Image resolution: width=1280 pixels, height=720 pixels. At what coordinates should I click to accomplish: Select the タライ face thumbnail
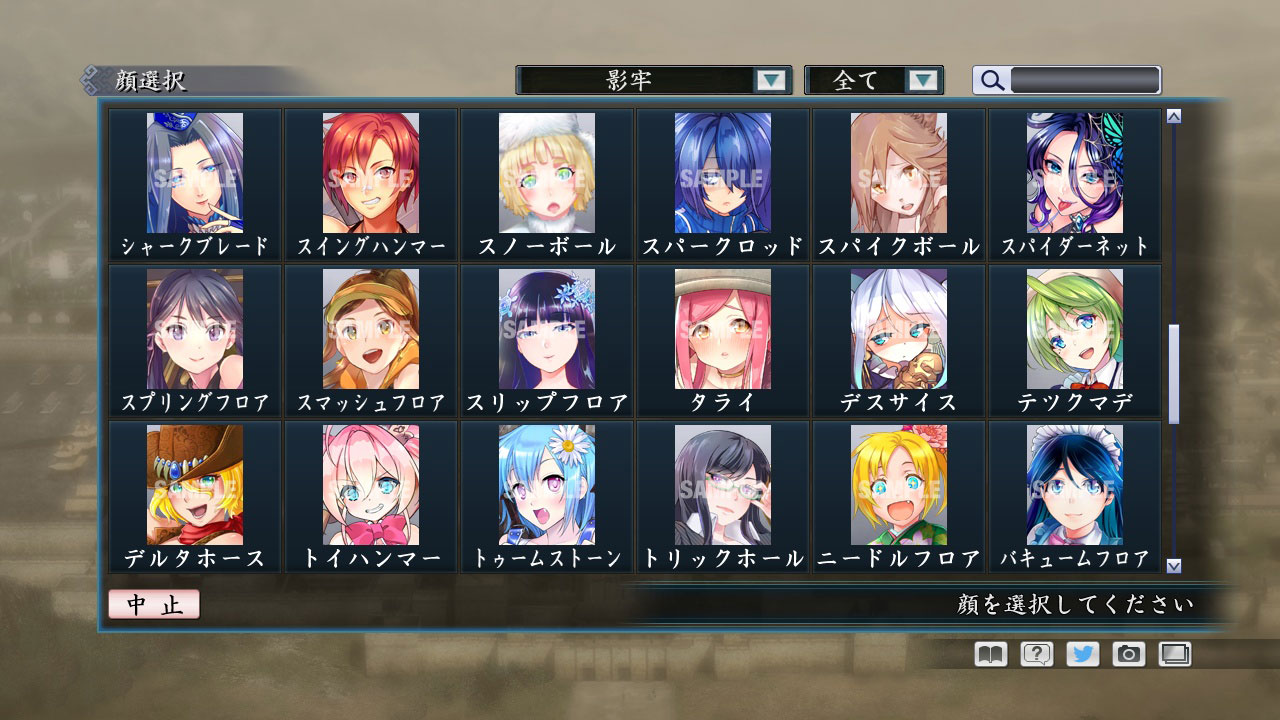pos(724,330)
